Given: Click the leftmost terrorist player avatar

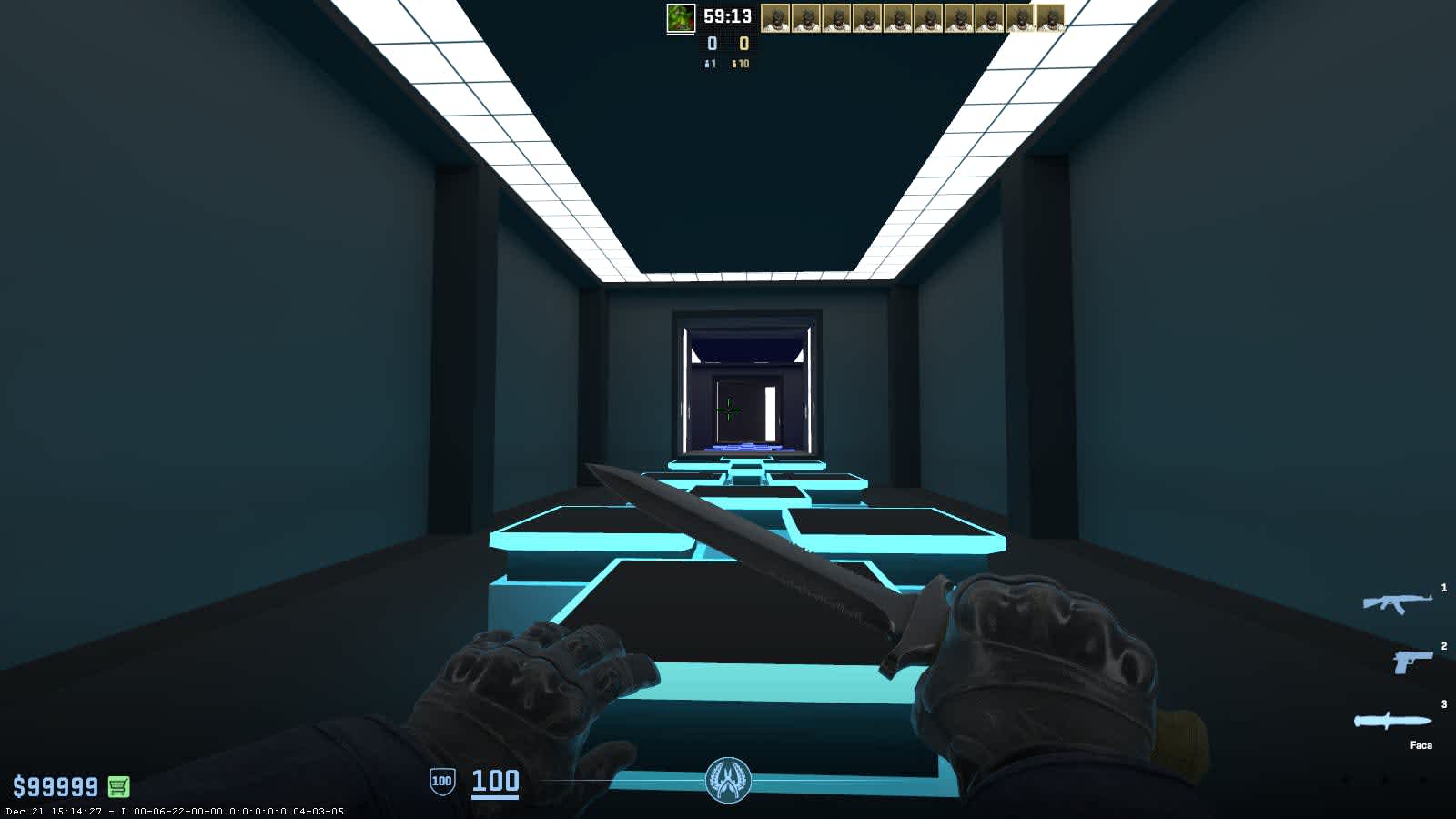Looking at the screenshot, I should point(776,18).
